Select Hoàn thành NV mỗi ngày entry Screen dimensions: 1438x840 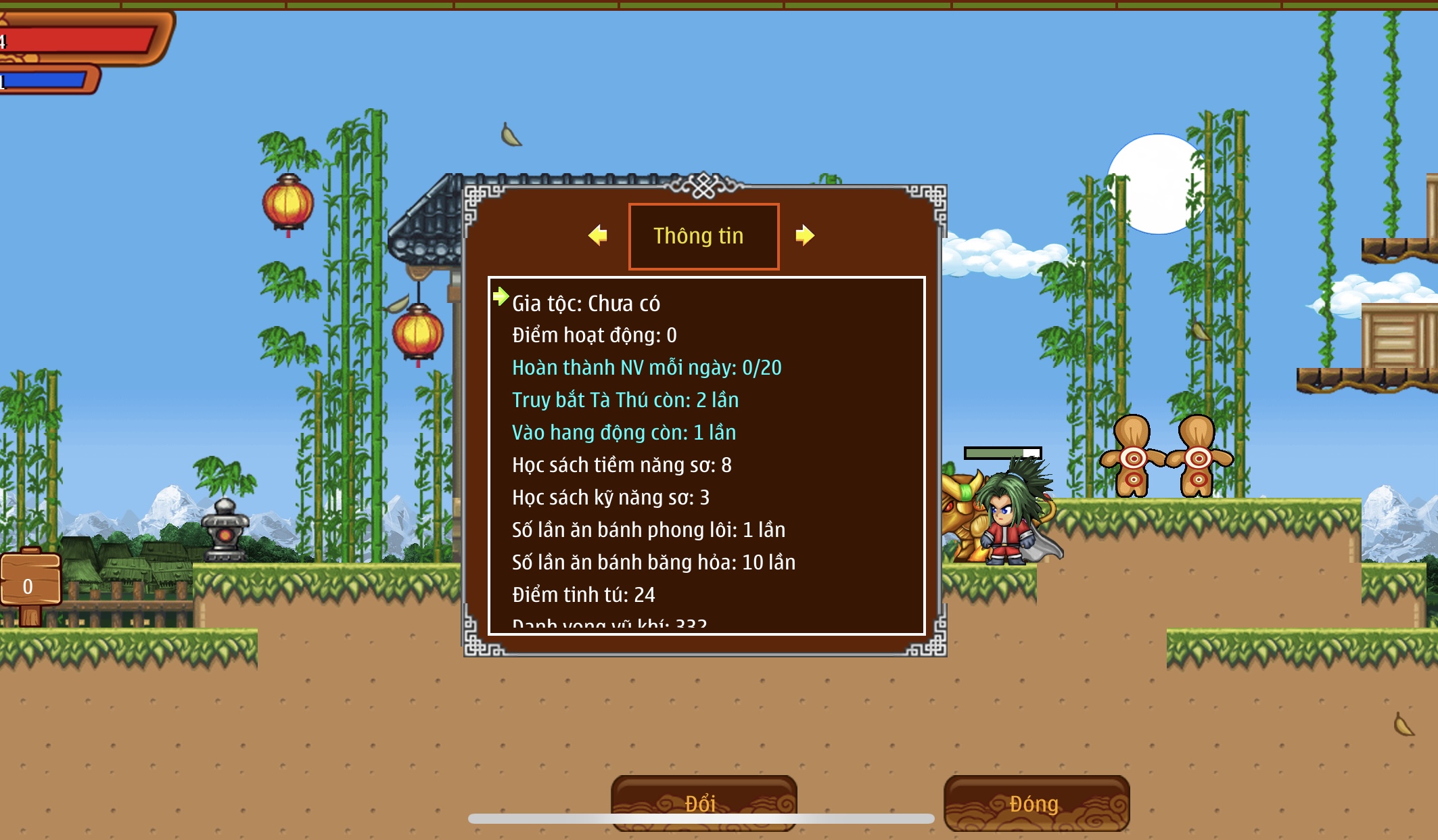tap(646, 368)
